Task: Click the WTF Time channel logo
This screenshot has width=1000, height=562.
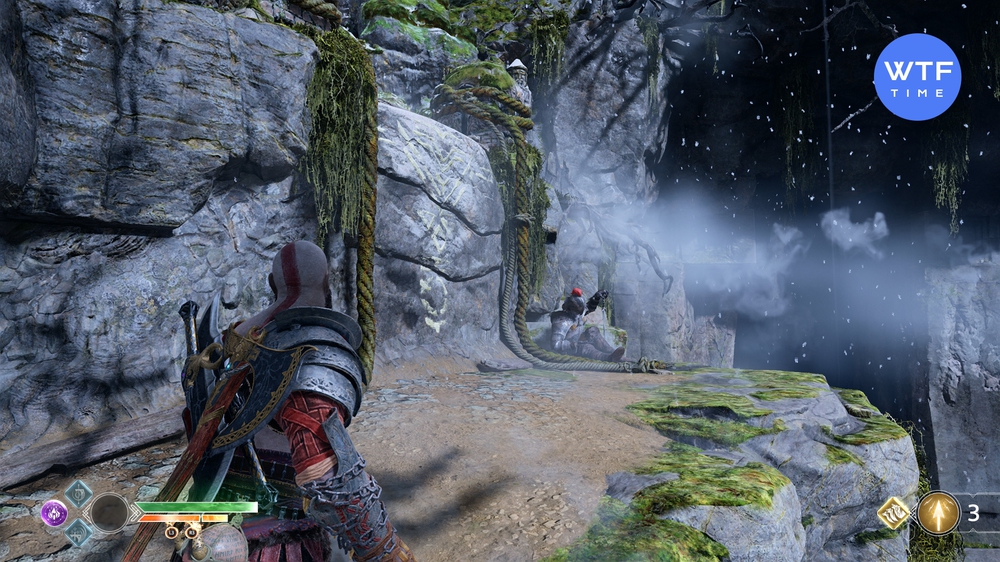Action: pos(917,77)
